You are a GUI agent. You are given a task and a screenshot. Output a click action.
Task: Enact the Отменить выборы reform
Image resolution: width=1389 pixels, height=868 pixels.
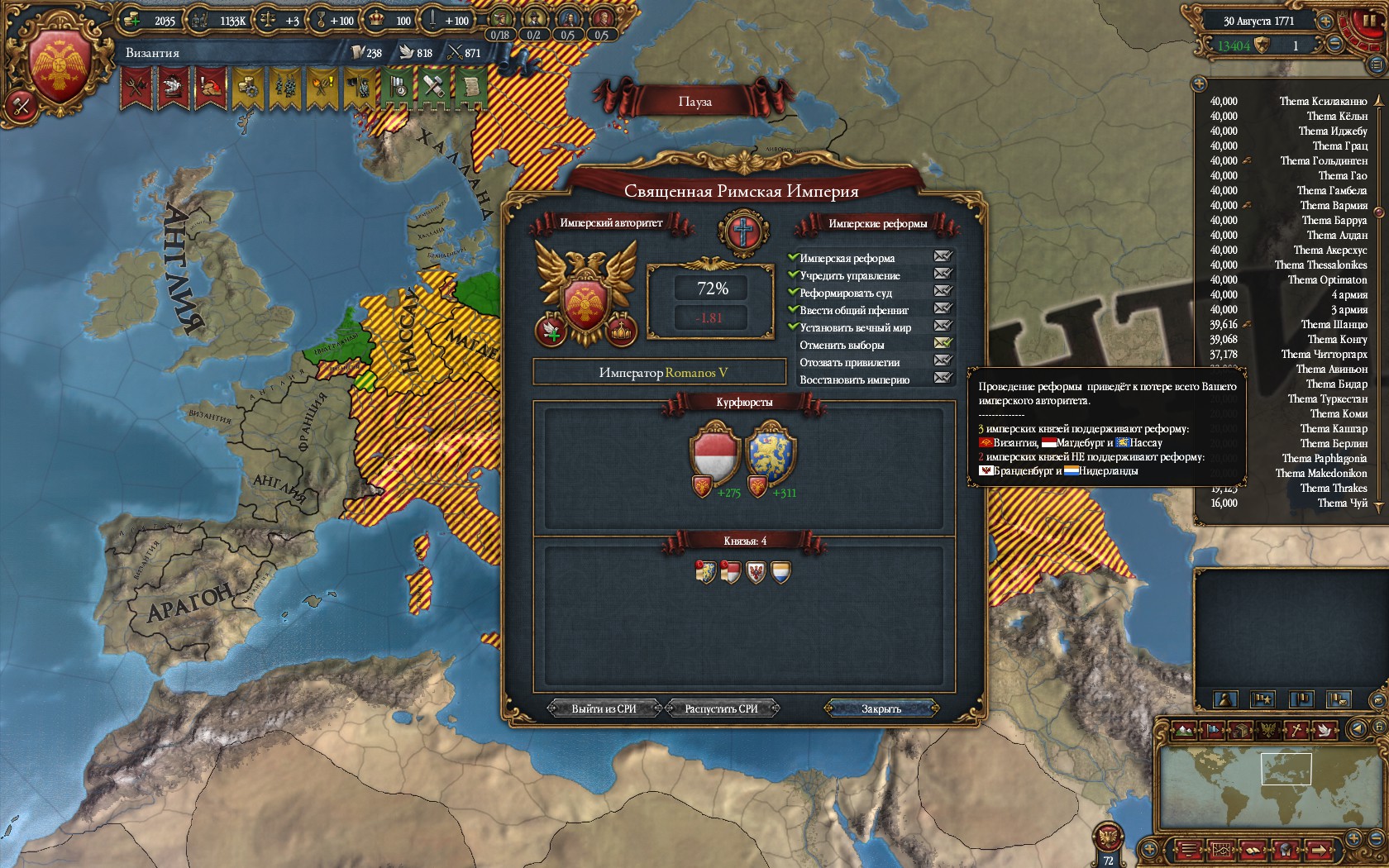[x=943, y=343]
